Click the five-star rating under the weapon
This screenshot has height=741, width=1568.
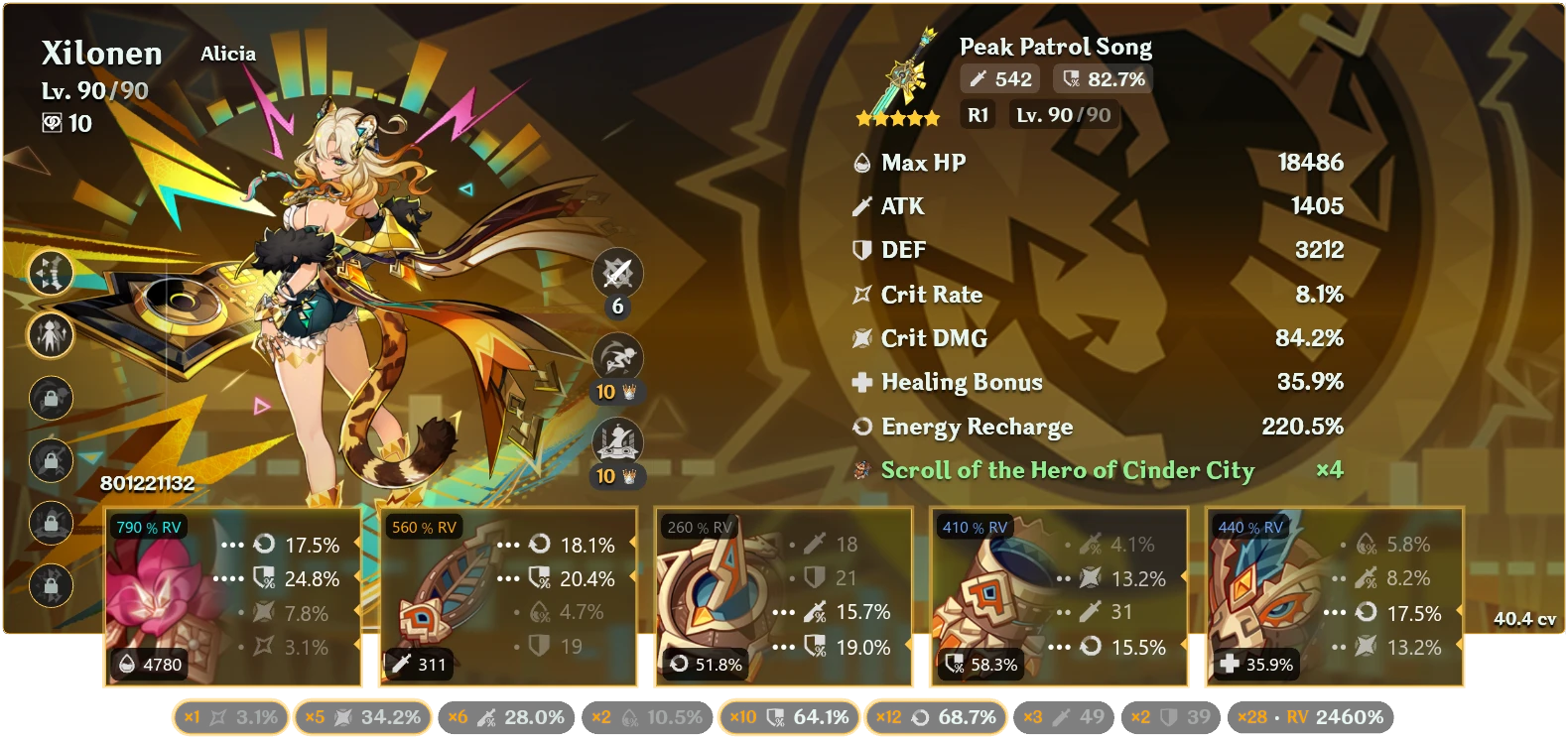(x=898, y=117)
